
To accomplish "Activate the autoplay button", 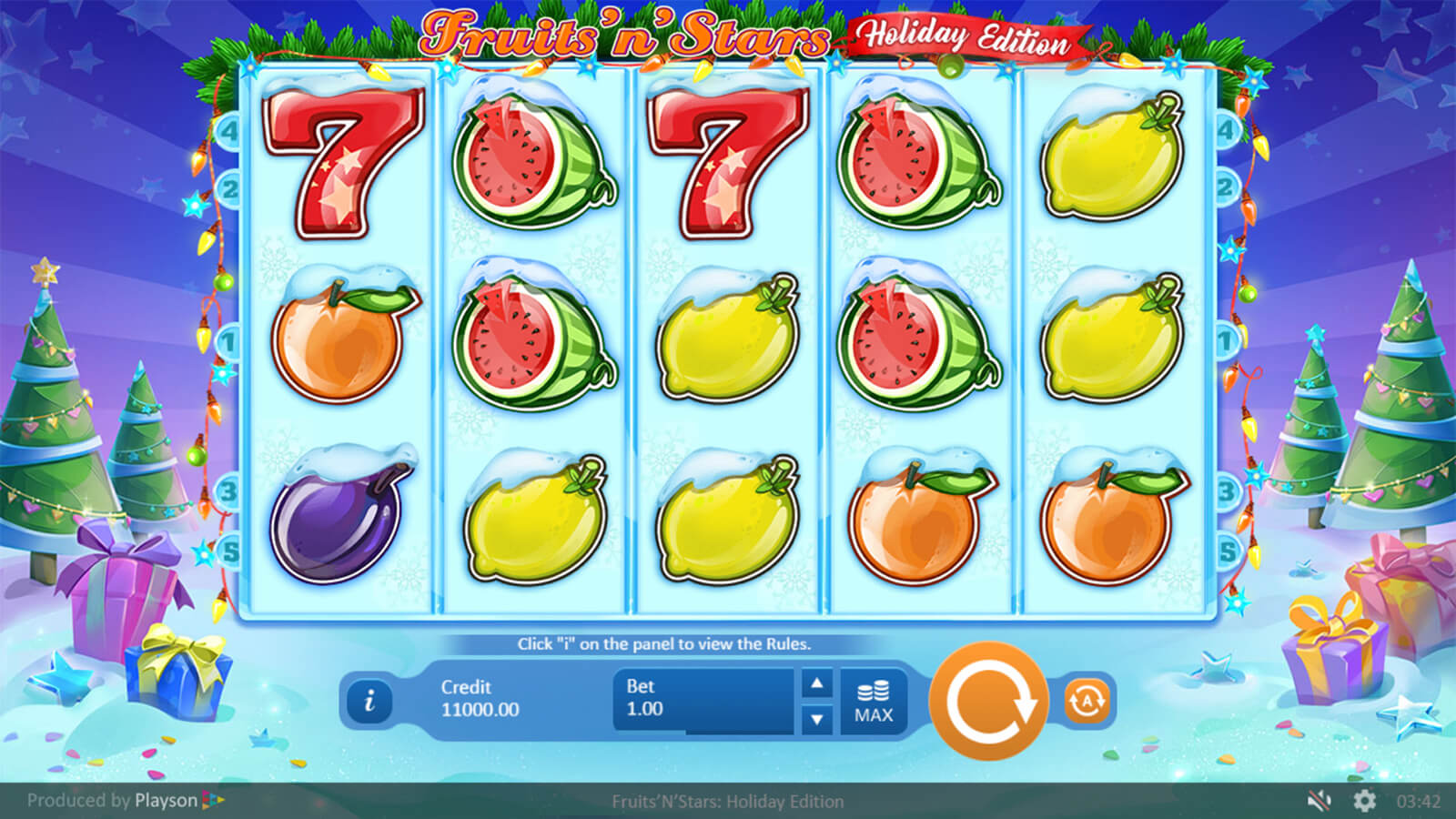I will 1087,702.
